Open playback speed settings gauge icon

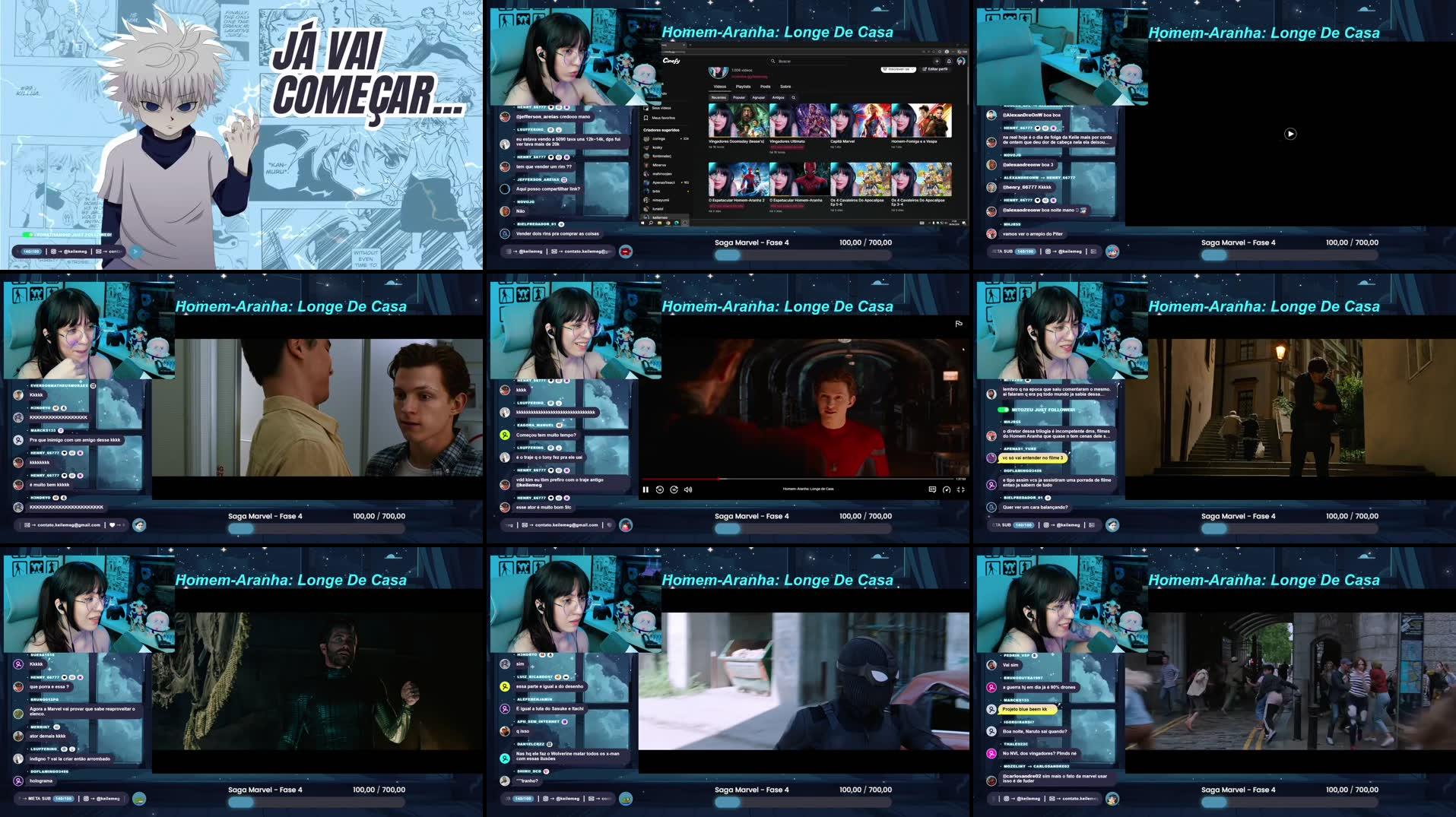click(x=947, y=489)
